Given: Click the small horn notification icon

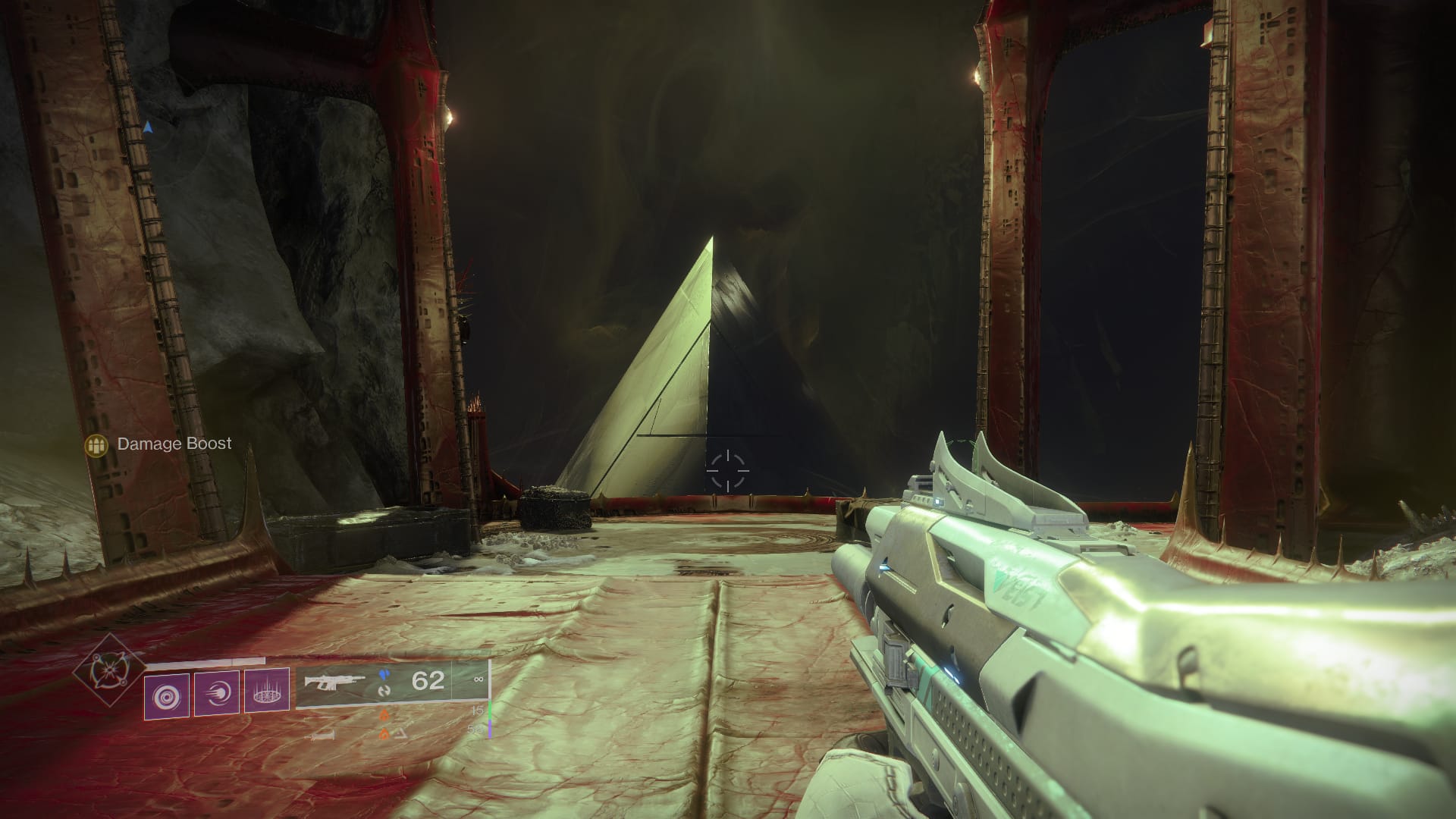Looking at the screenshot, I should 322,736.
